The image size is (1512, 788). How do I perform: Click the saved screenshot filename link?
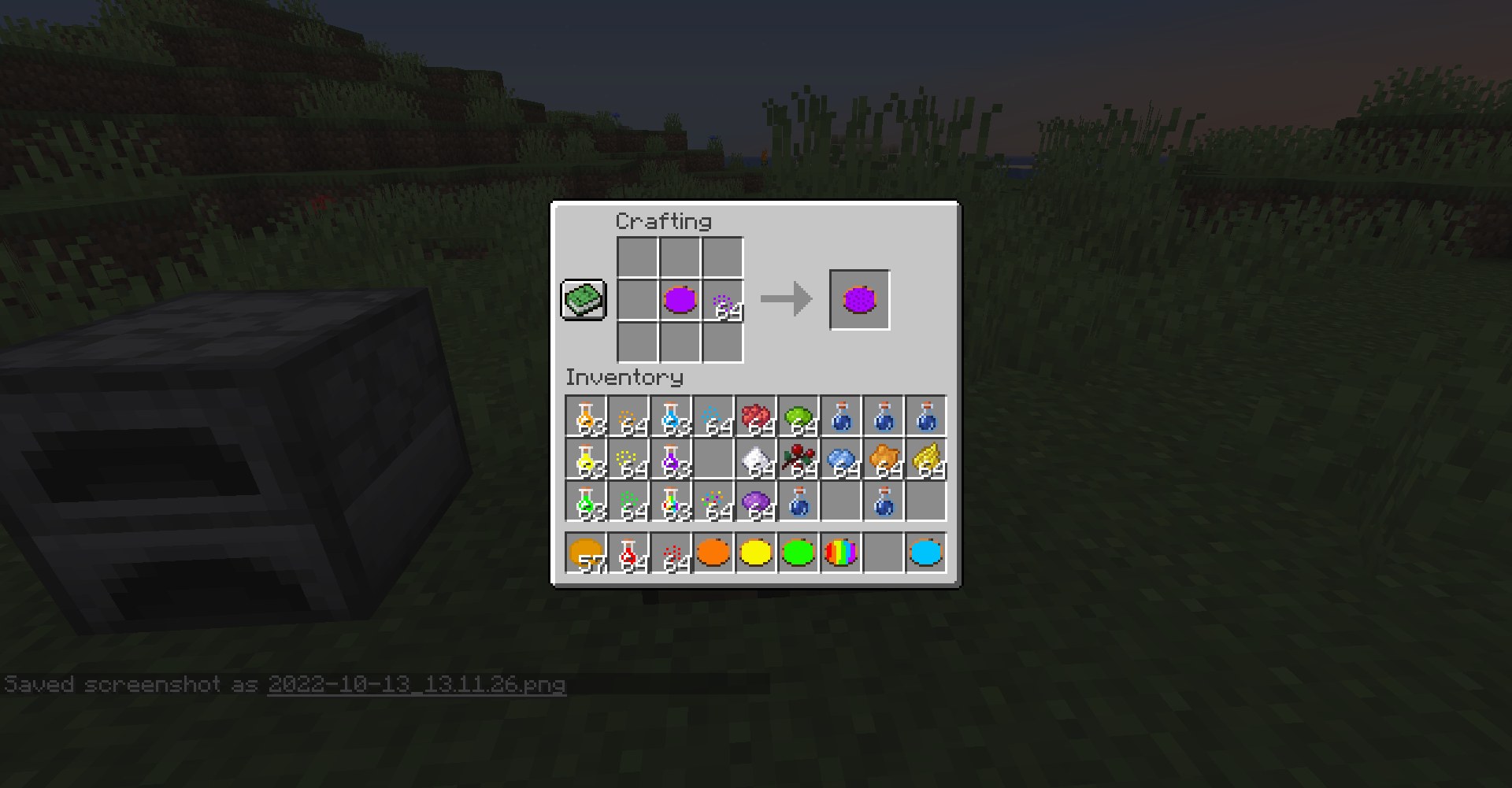coord(416,684)
